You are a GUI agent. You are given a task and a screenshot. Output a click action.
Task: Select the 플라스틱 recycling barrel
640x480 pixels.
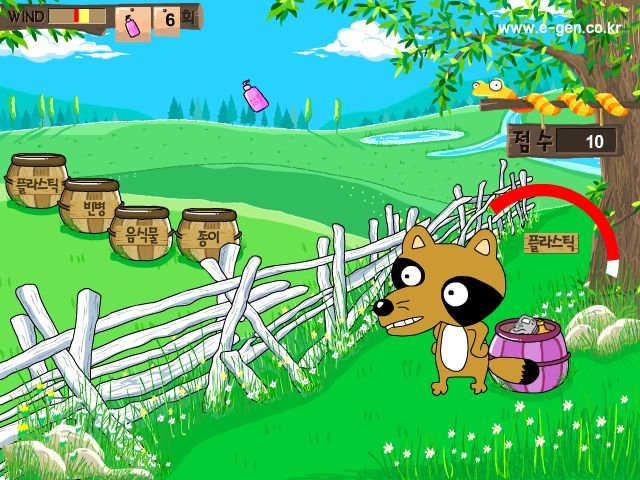(36, 182)
